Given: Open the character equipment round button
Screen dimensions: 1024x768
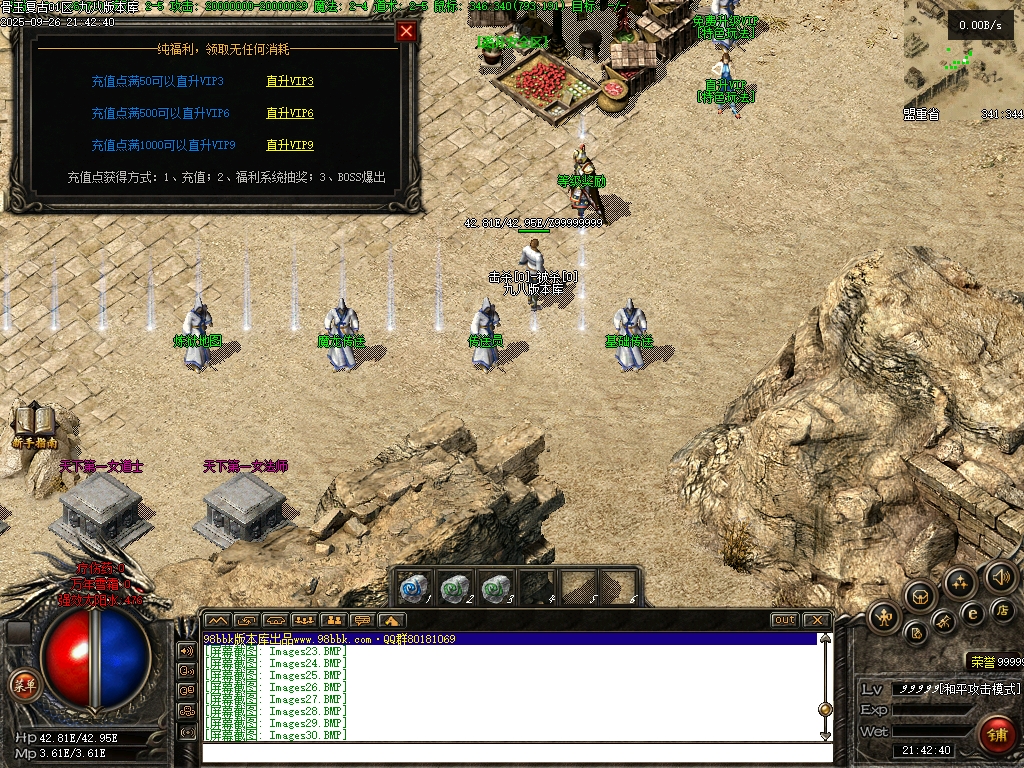Looking at the screenshot, I should (x=883, y=617).
